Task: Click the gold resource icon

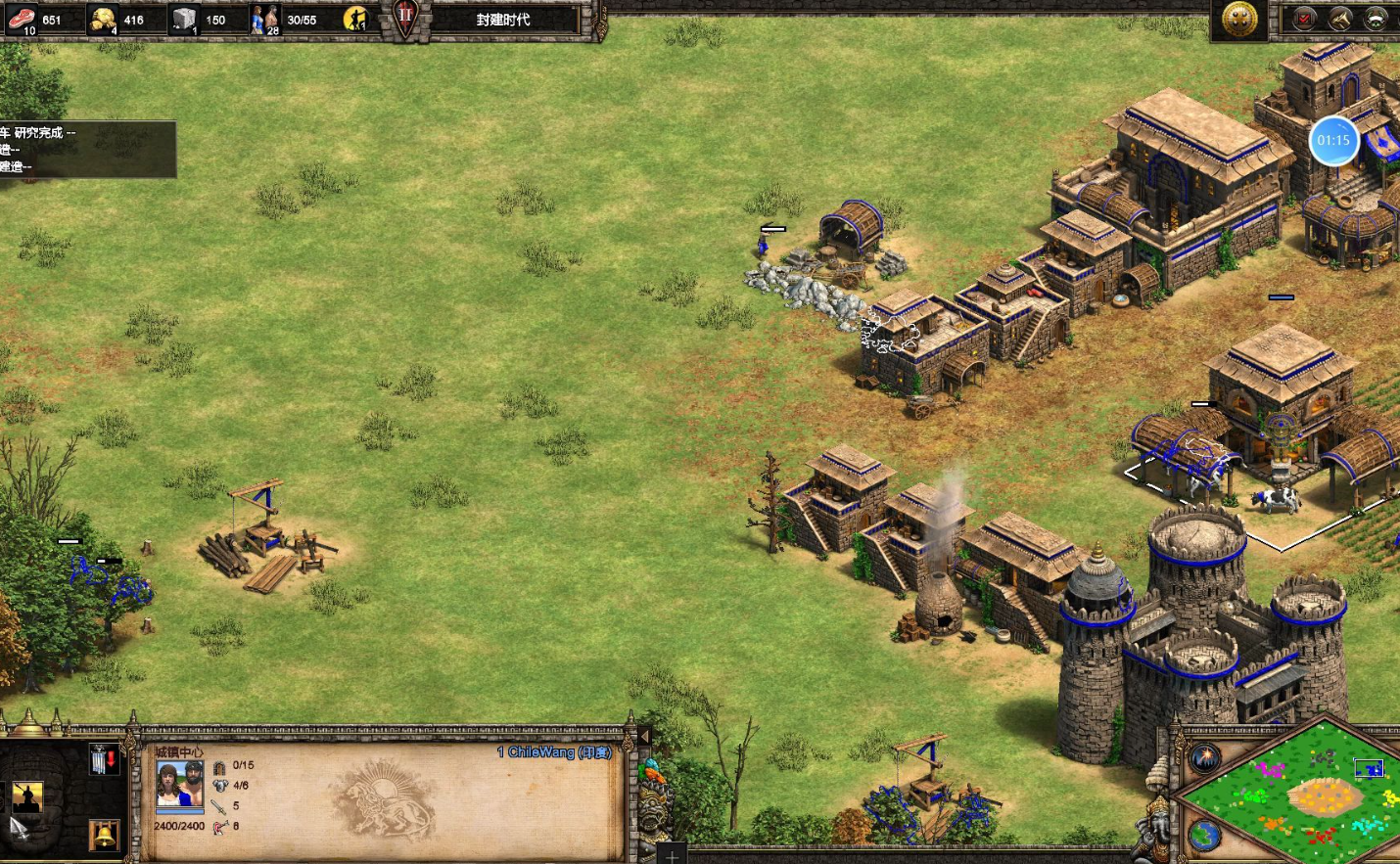Action: tap(103, 19)
